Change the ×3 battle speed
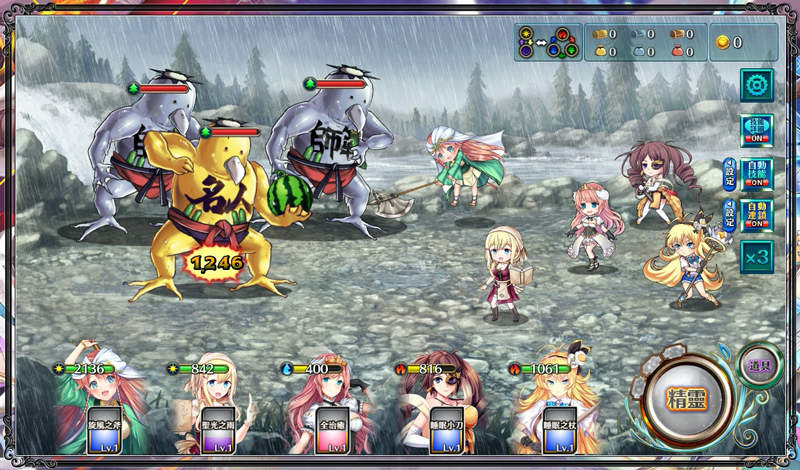The height and width of the screenshot is (470, 800). tap(756, 257)
